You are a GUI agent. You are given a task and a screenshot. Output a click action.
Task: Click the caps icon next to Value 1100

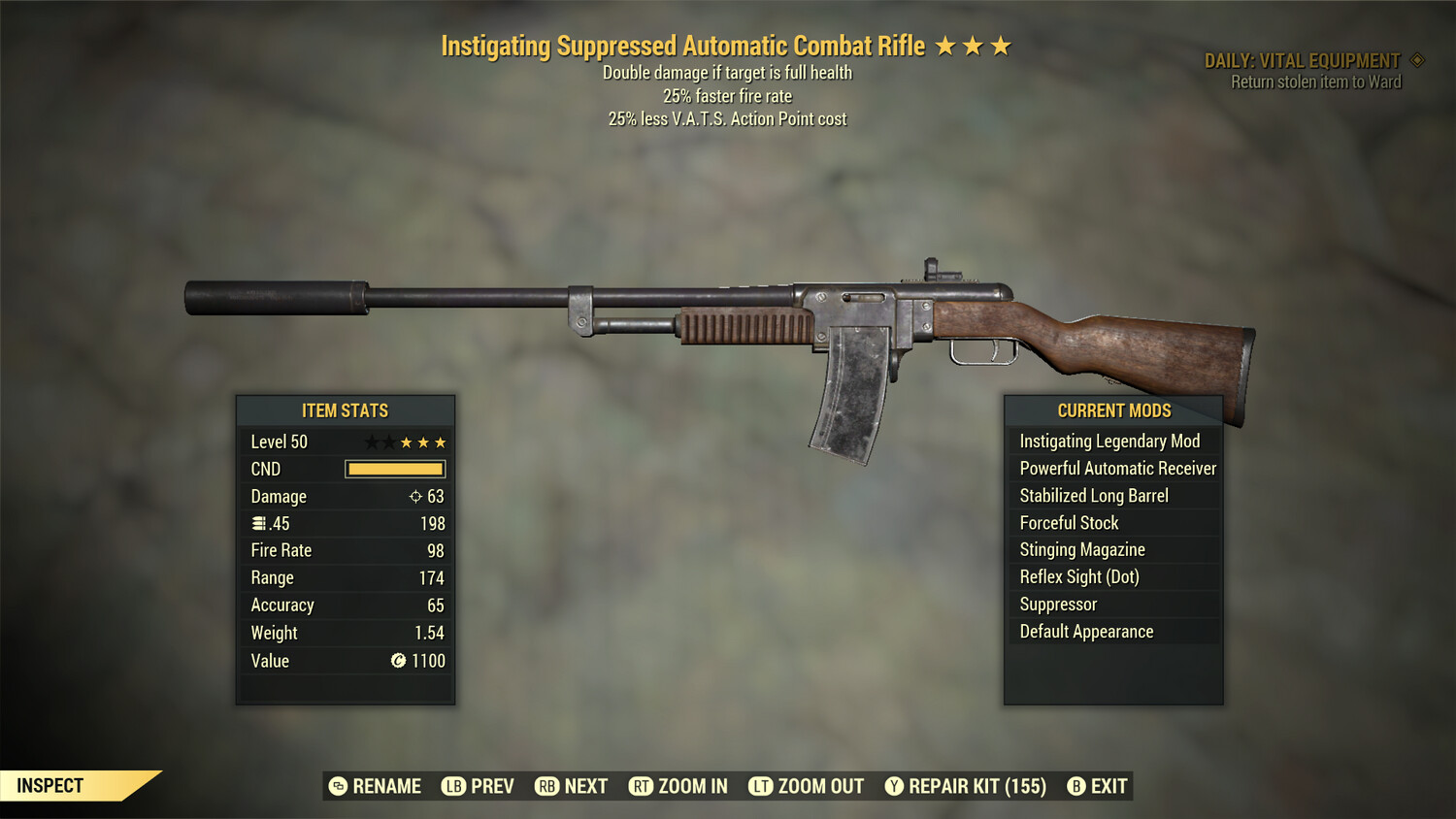(x=398, y=661)
